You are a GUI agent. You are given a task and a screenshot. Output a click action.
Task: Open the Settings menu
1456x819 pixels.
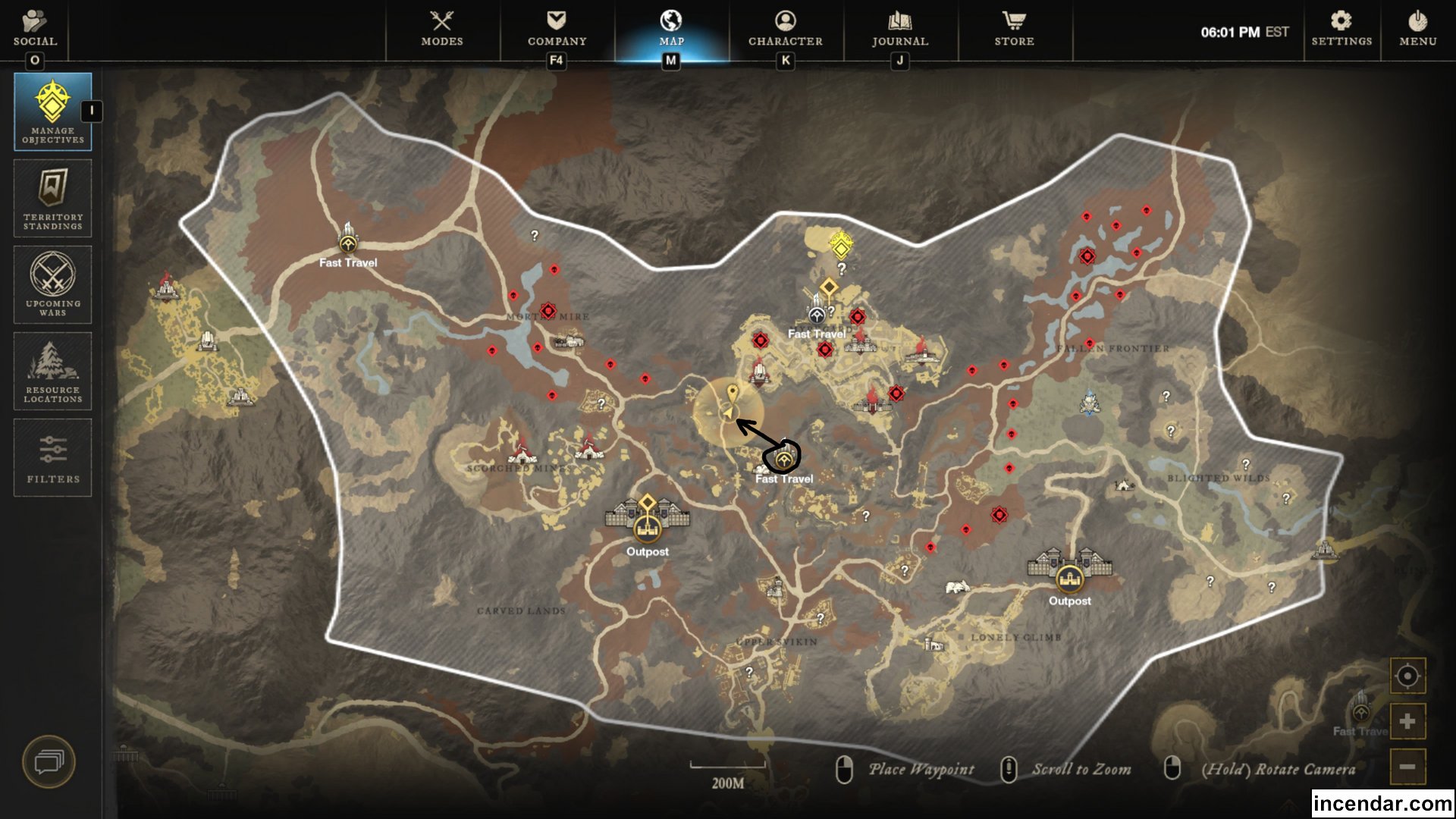tap(1341, 30)
